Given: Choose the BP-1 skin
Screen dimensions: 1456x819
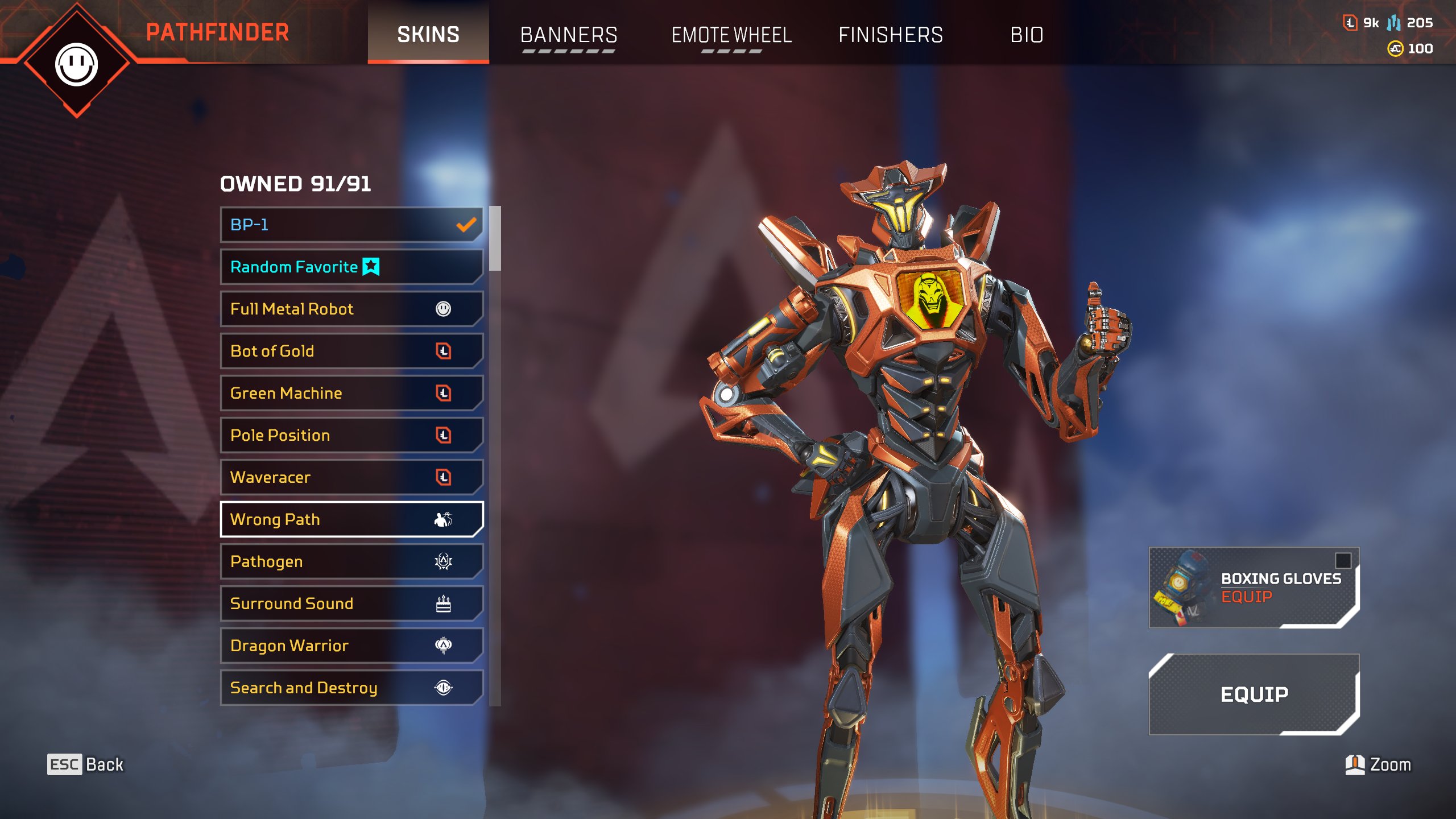Looking at the screenshot, I should pos(351,225).
